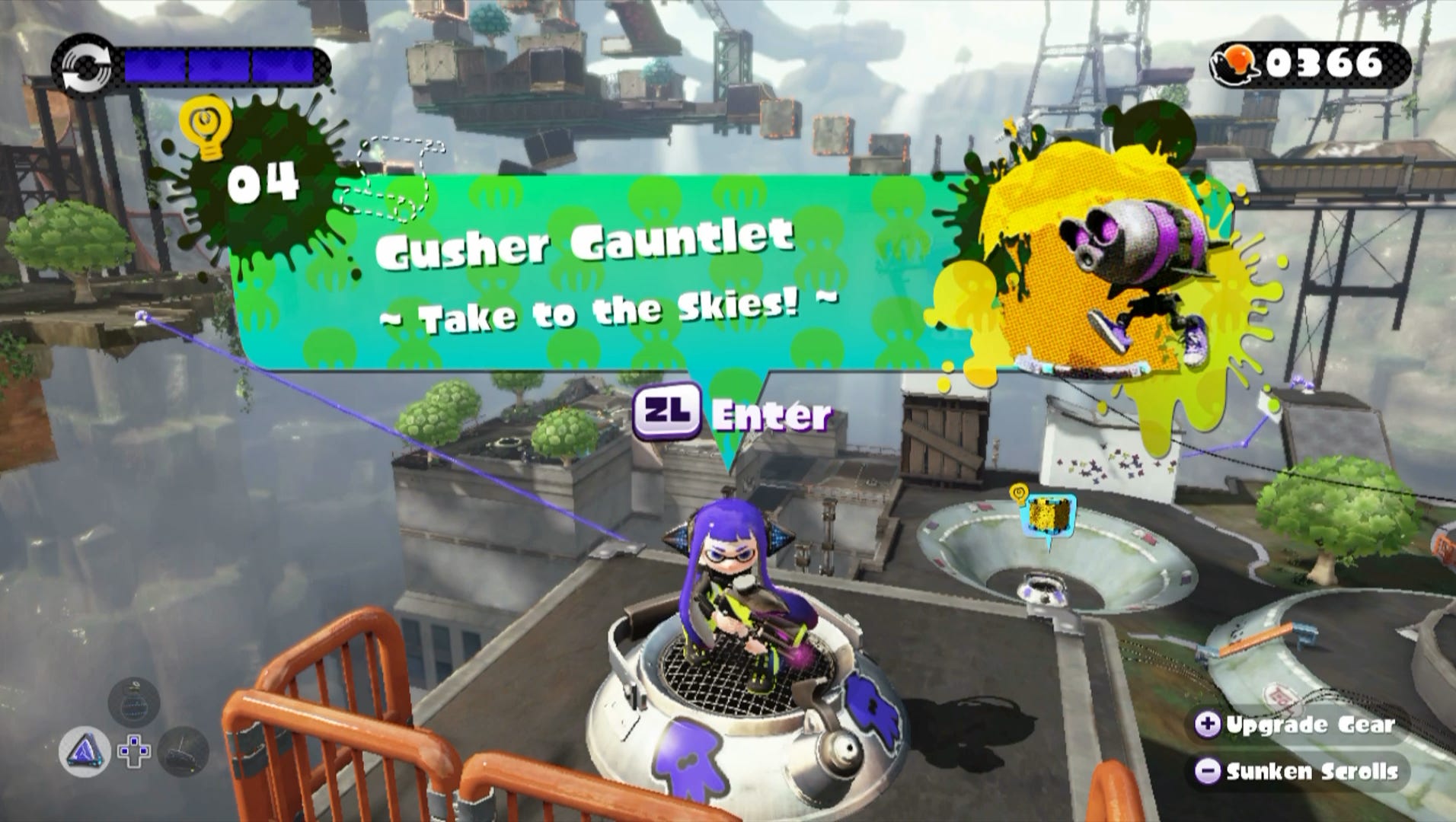Open Upgrade Gear with the plus button

[1210, 726]
